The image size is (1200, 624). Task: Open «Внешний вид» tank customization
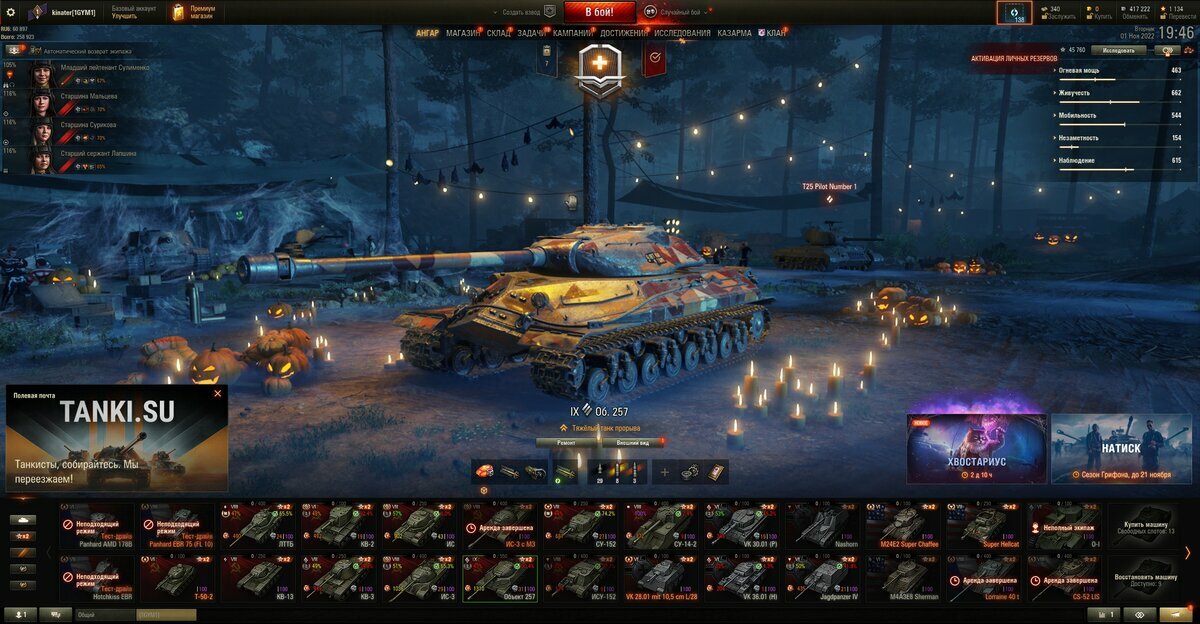[633, 441]
